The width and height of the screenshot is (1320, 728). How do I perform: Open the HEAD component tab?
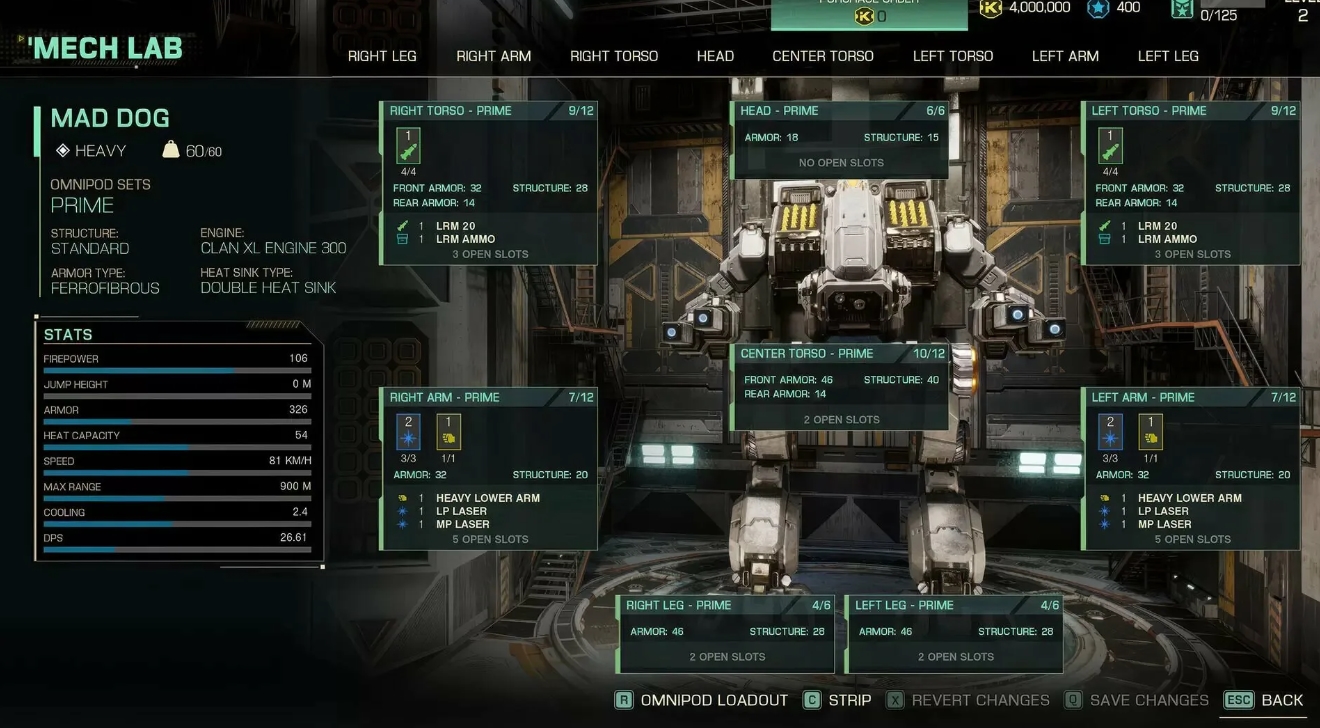tap(714, 56)
